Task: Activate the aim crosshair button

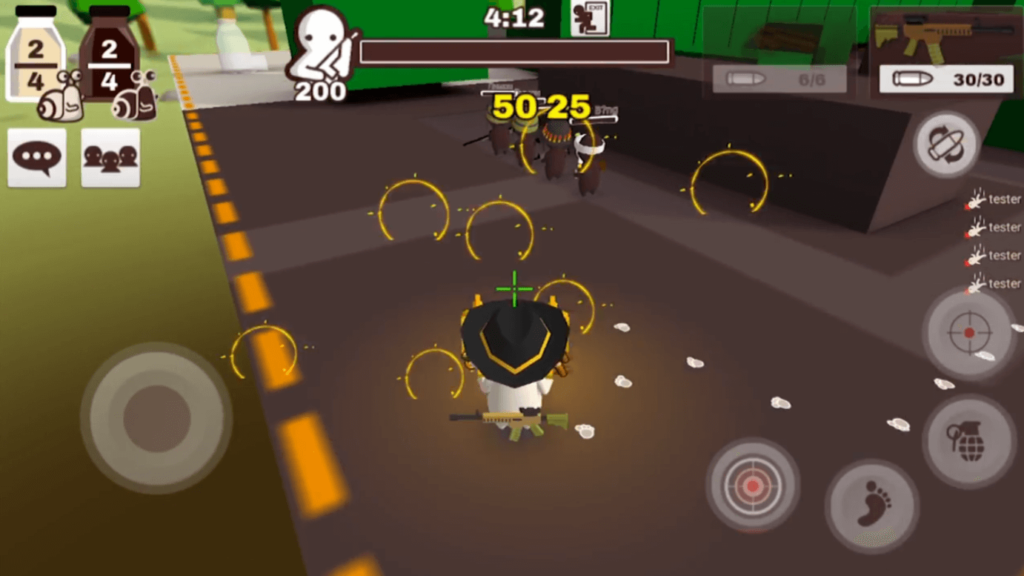Action: [969, 333]
